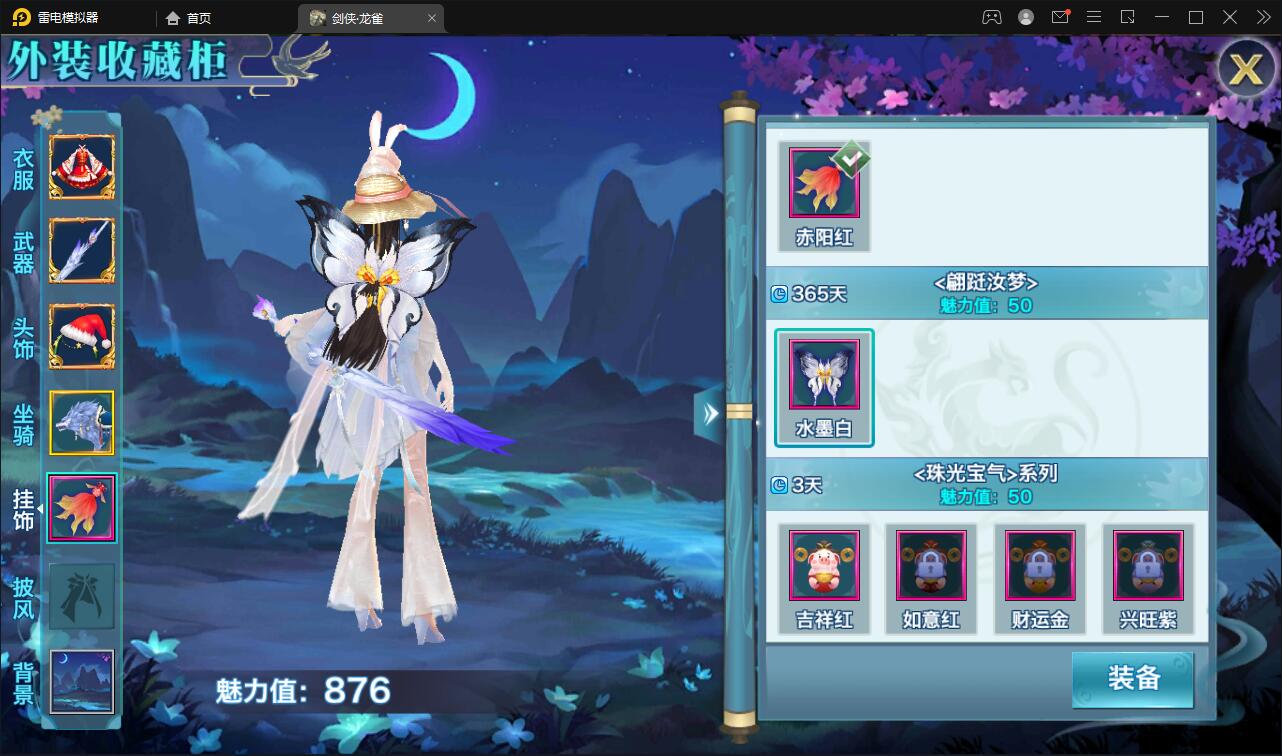Select the 兴旺紫 purple color variant

point(1148,565)
